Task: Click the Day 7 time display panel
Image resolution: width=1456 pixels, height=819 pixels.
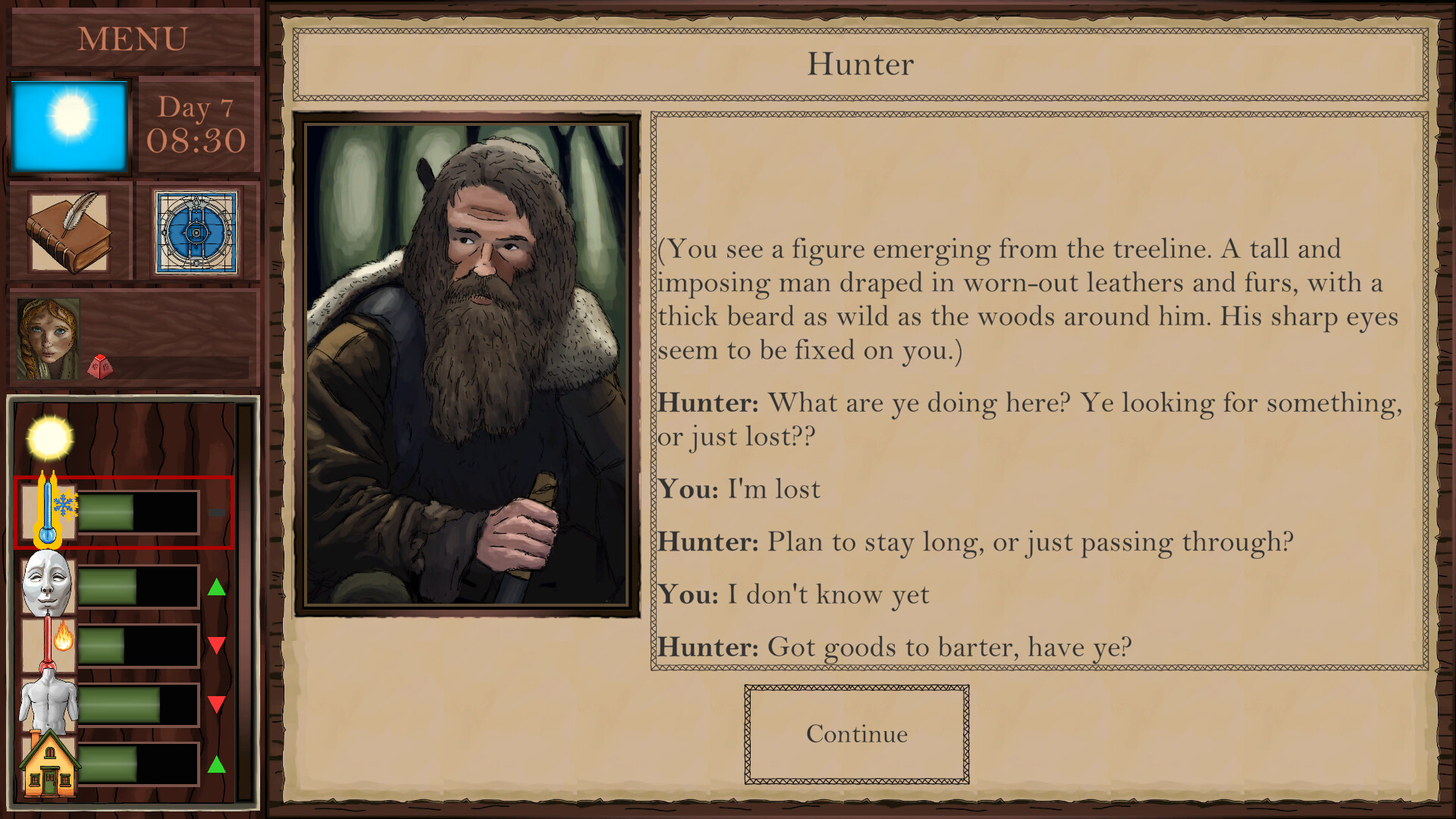Action: (198, 125)
